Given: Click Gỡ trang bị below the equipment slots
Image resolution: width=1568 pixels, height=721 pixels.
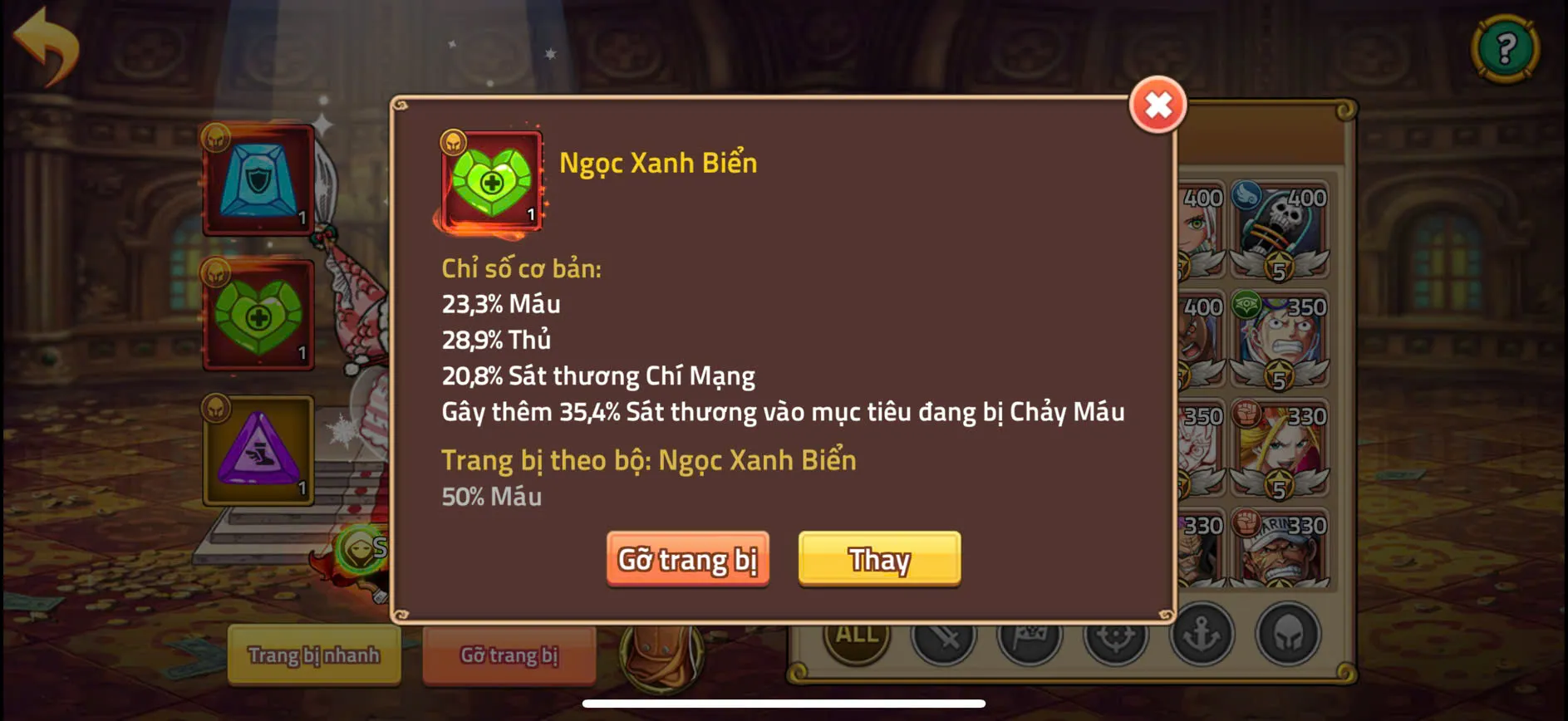Looking at the screenshot, I should tap(509, 655).
